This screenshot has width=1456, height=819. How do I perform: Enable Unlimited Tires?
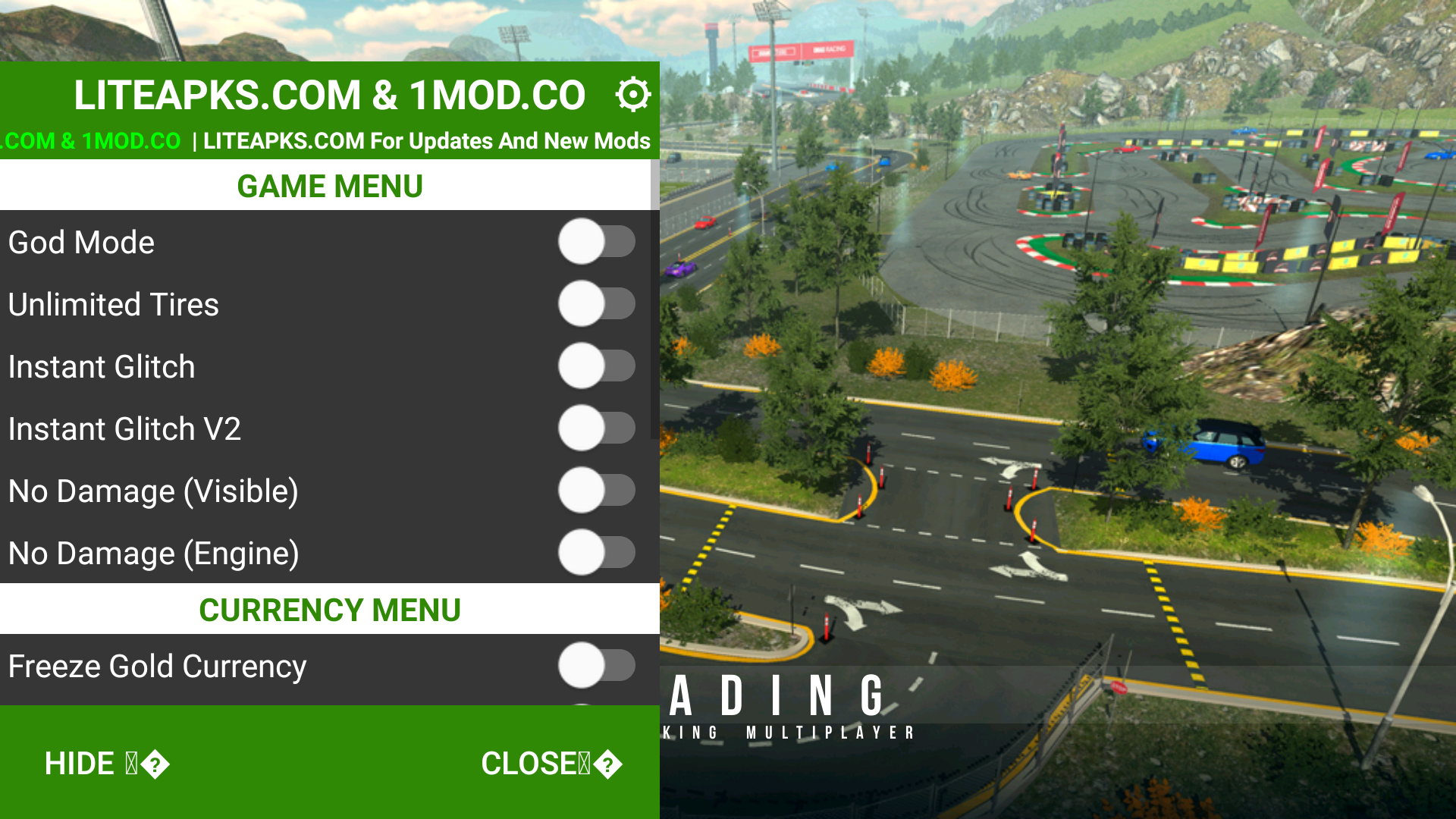click(597, 304)
